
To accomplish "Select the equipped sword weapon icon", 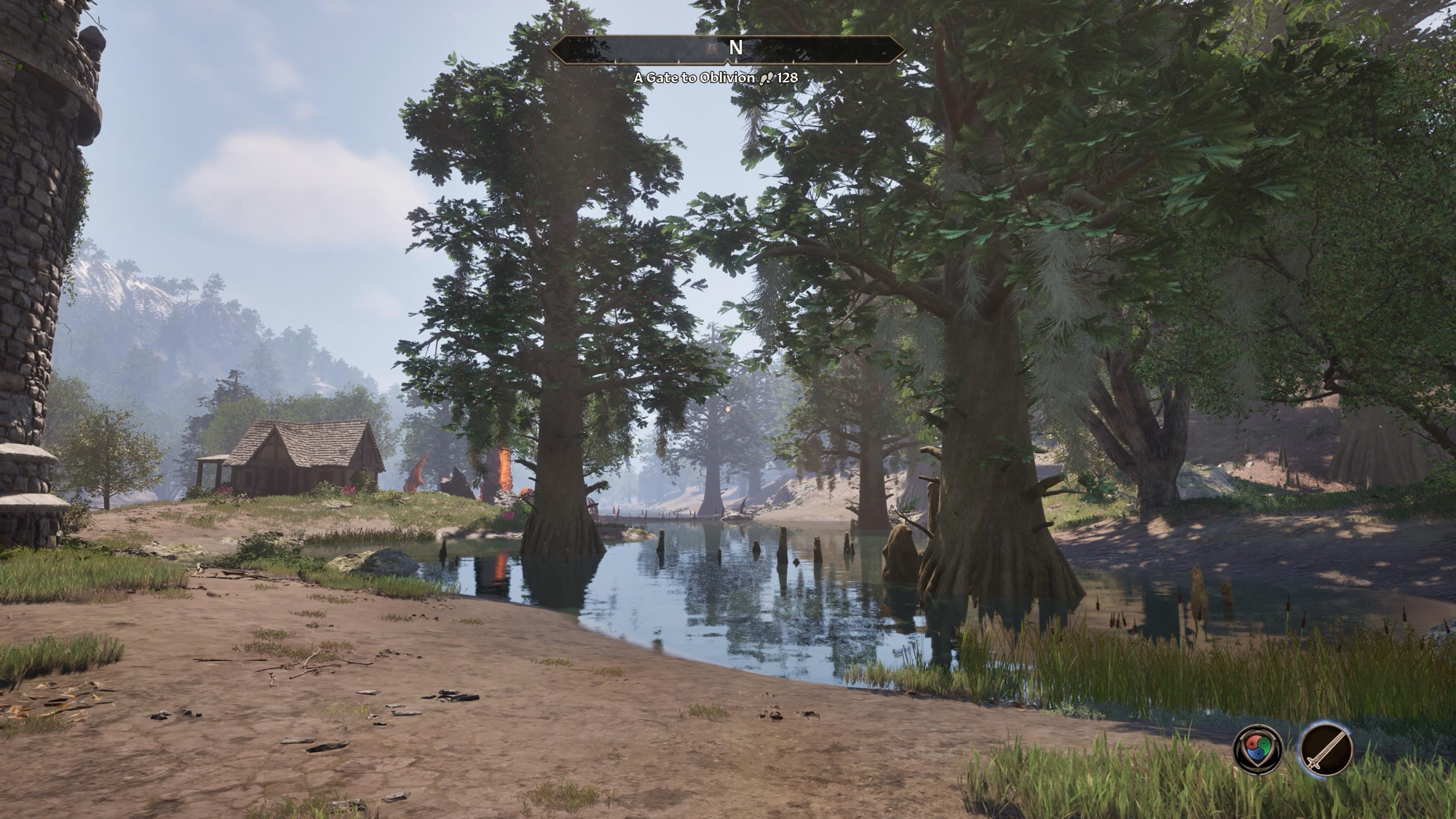I will (x=1326, y=748).
